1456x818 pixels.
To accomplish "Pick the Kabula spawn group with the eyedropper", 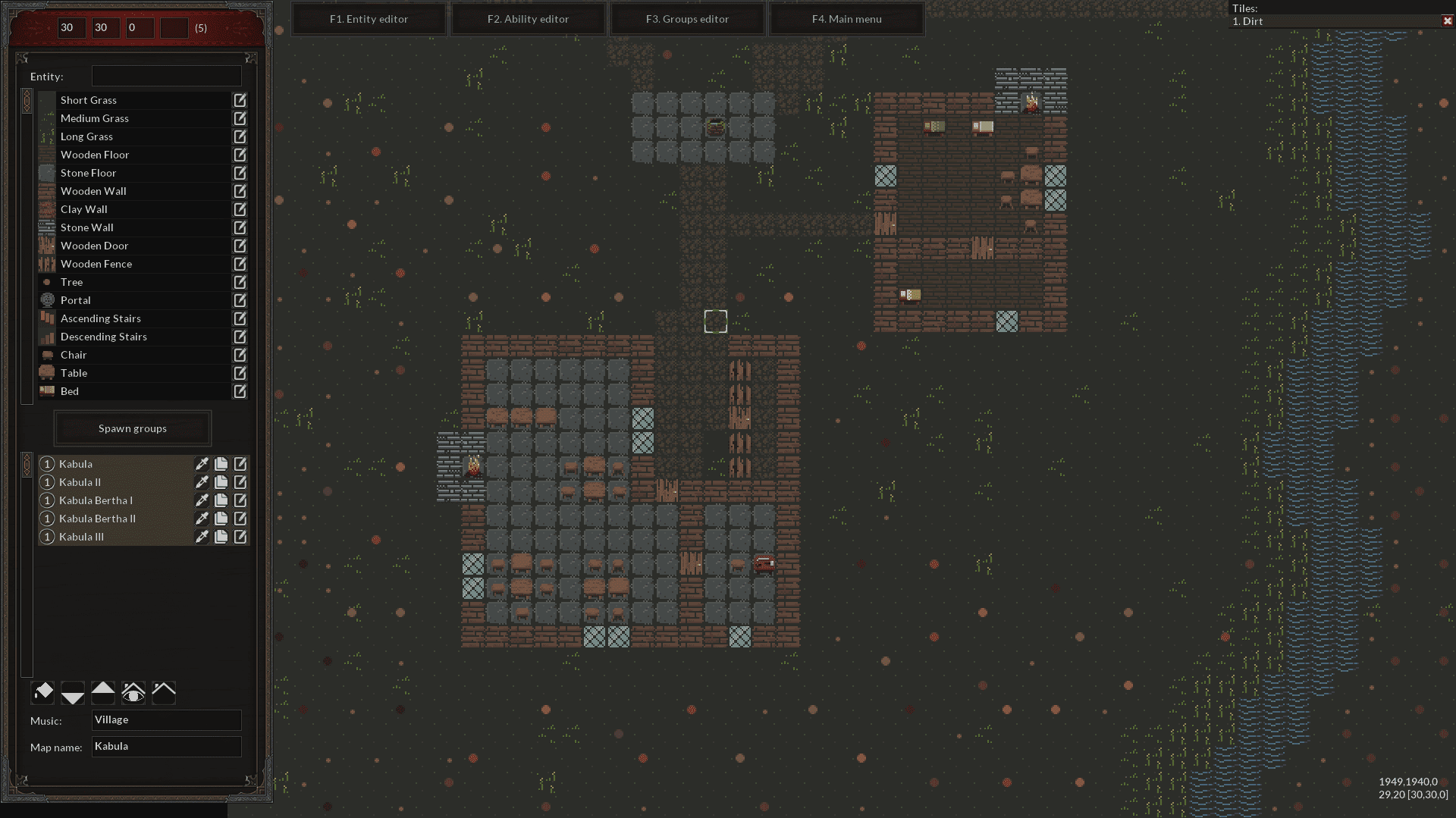I will point(201,464).
